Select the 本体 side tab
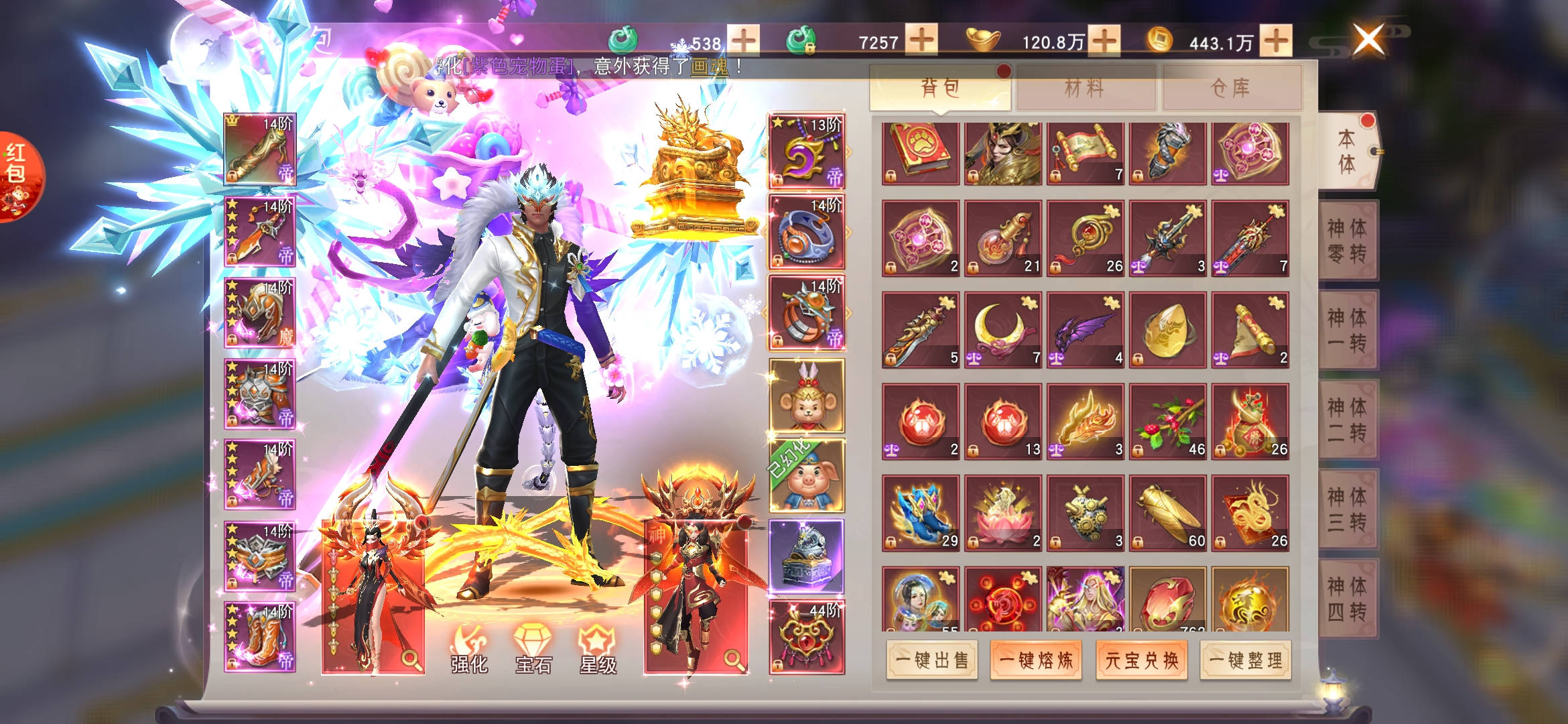 pyautogui.click(x=1348, y=152)
